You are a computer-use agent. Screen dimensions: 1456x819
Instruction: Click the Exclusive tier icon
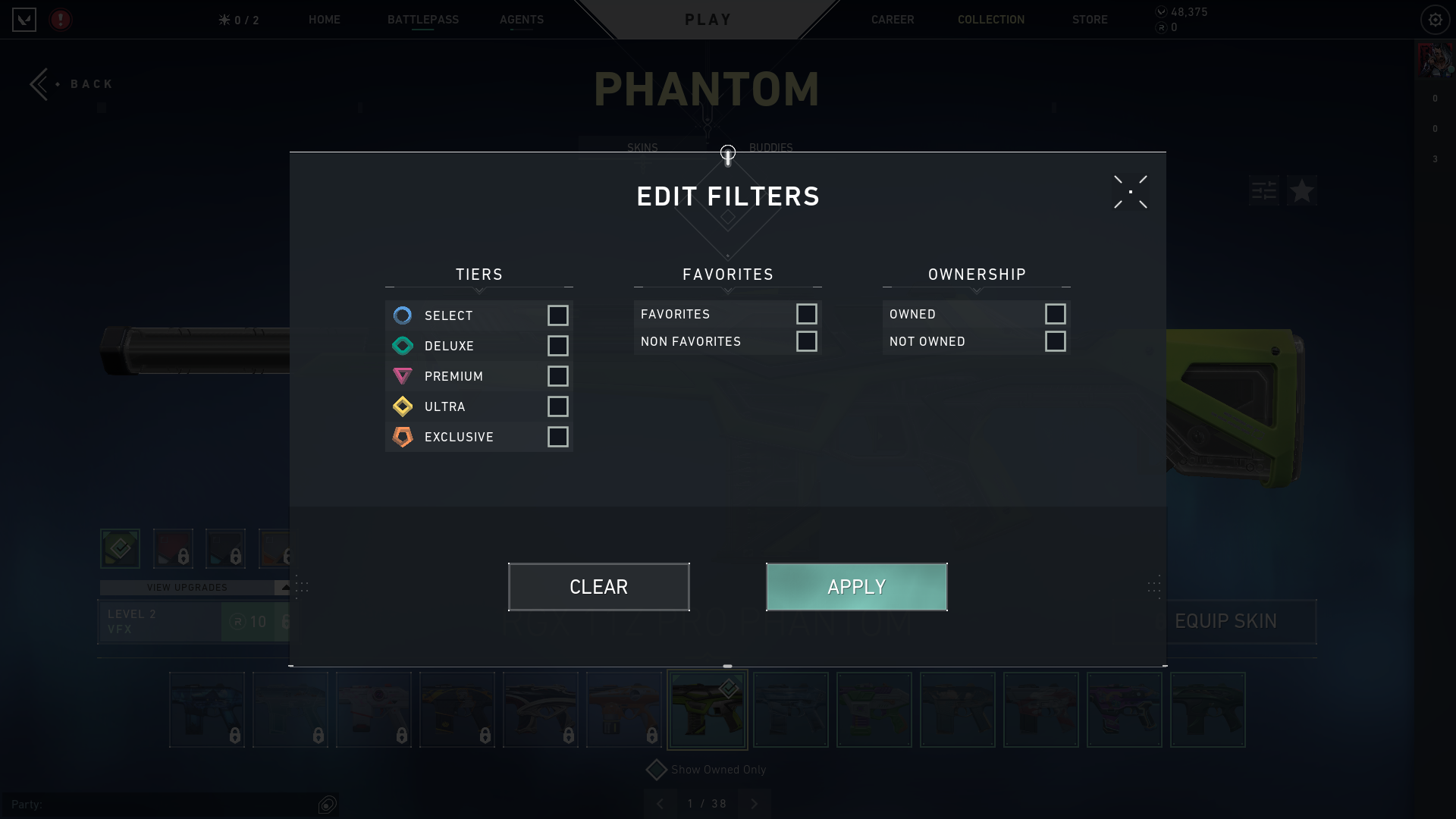(403, 437)
